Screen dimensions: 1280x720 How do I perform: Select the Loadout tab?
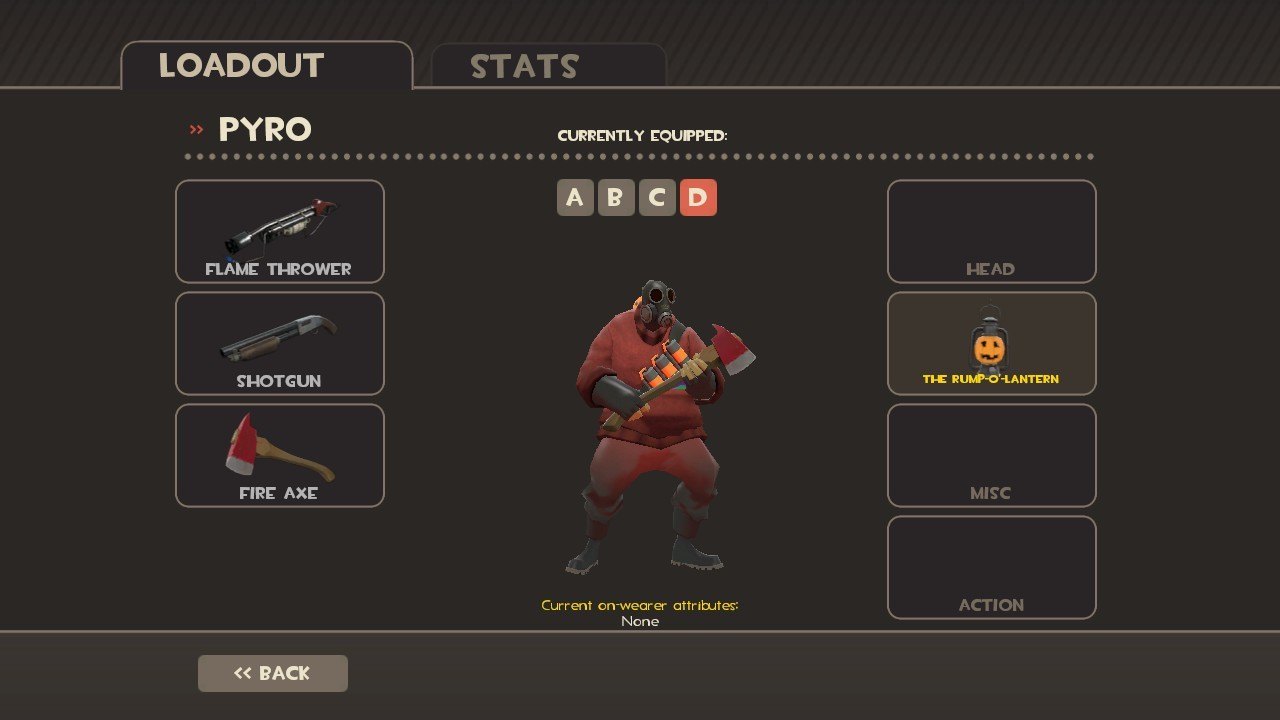click(x=266, y=66)
